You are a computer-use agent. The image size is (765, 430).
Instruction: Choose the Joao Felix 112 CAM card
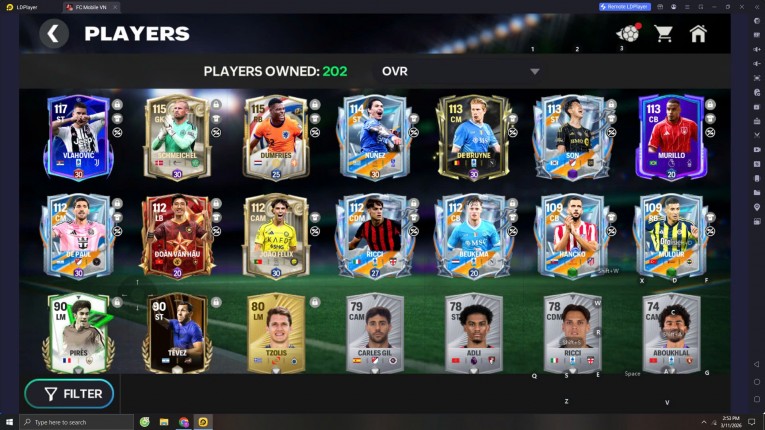tap(276, 236)
